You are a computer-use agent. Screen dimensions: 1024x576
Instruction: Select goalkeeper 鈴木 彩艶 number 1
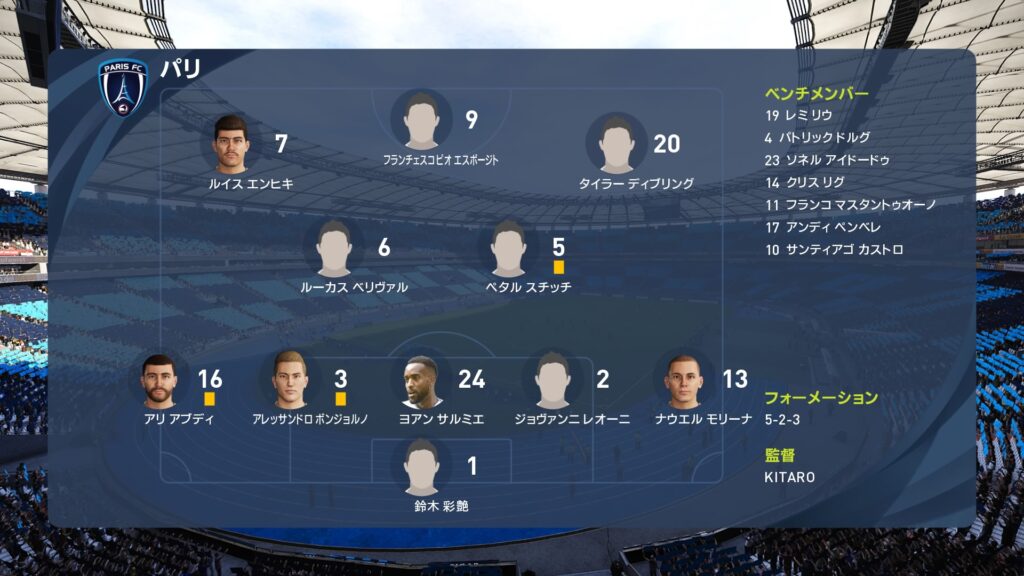coord(422,467)
